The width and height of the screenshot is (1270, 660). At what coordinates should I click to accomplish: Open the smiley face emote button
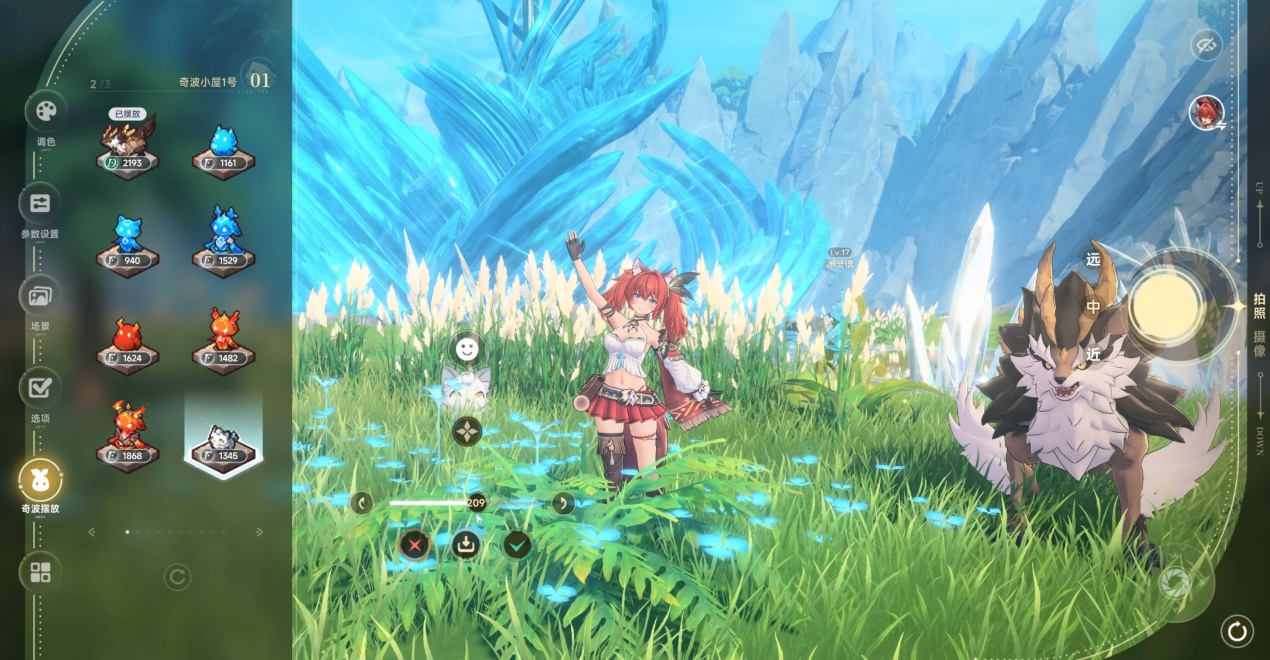coord(466,348)
